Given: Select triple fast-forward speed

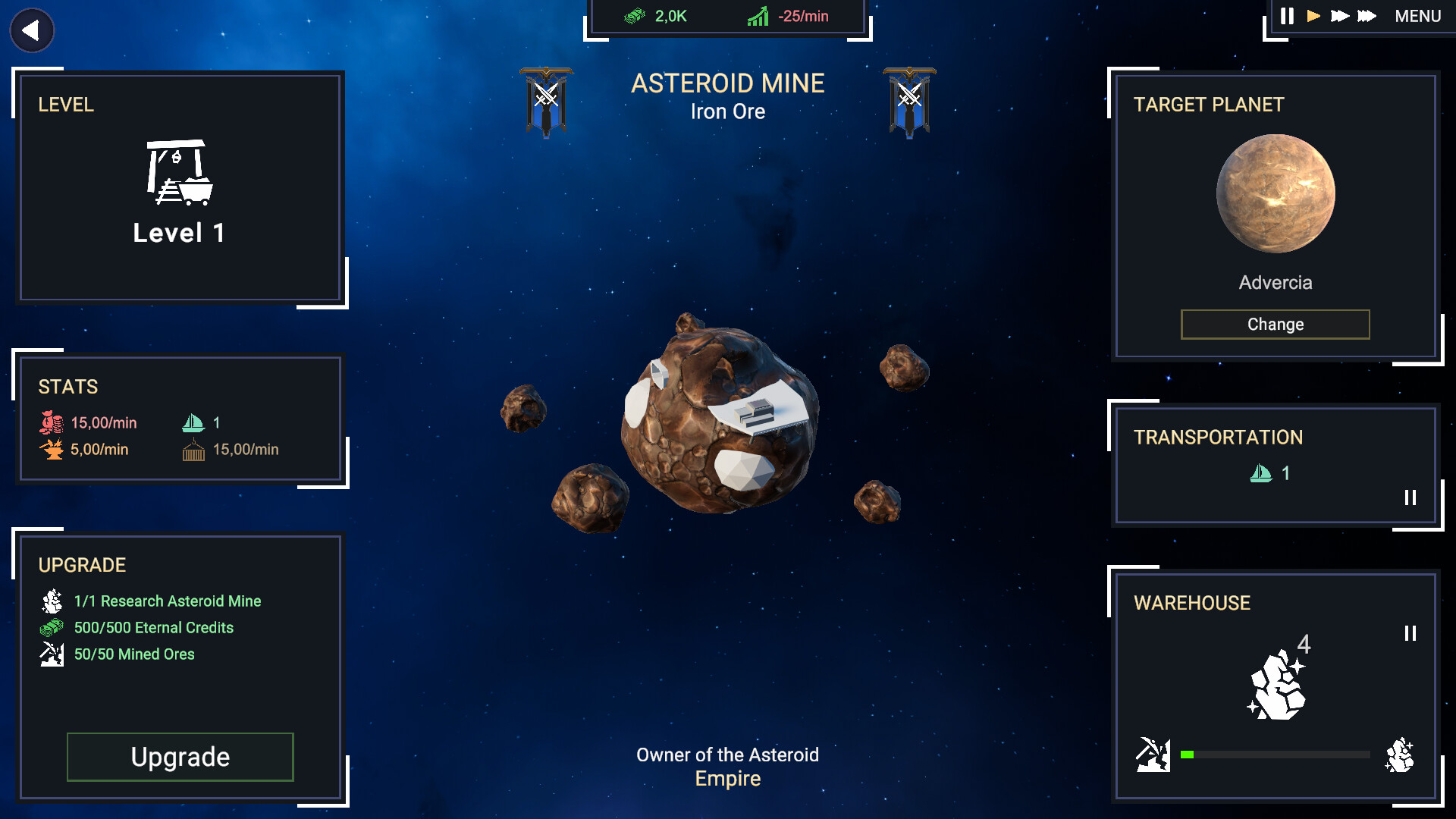Looking at the screenshot, I should pyautogui.click(x=1367, y=15).
